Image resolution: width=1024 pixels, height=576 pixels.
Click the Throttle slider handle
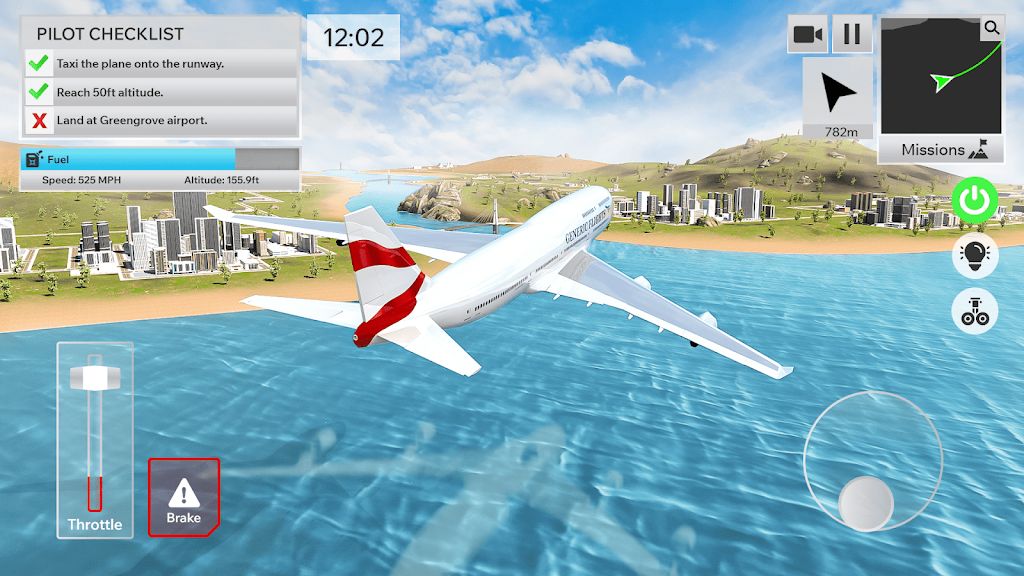pos(96,378)
